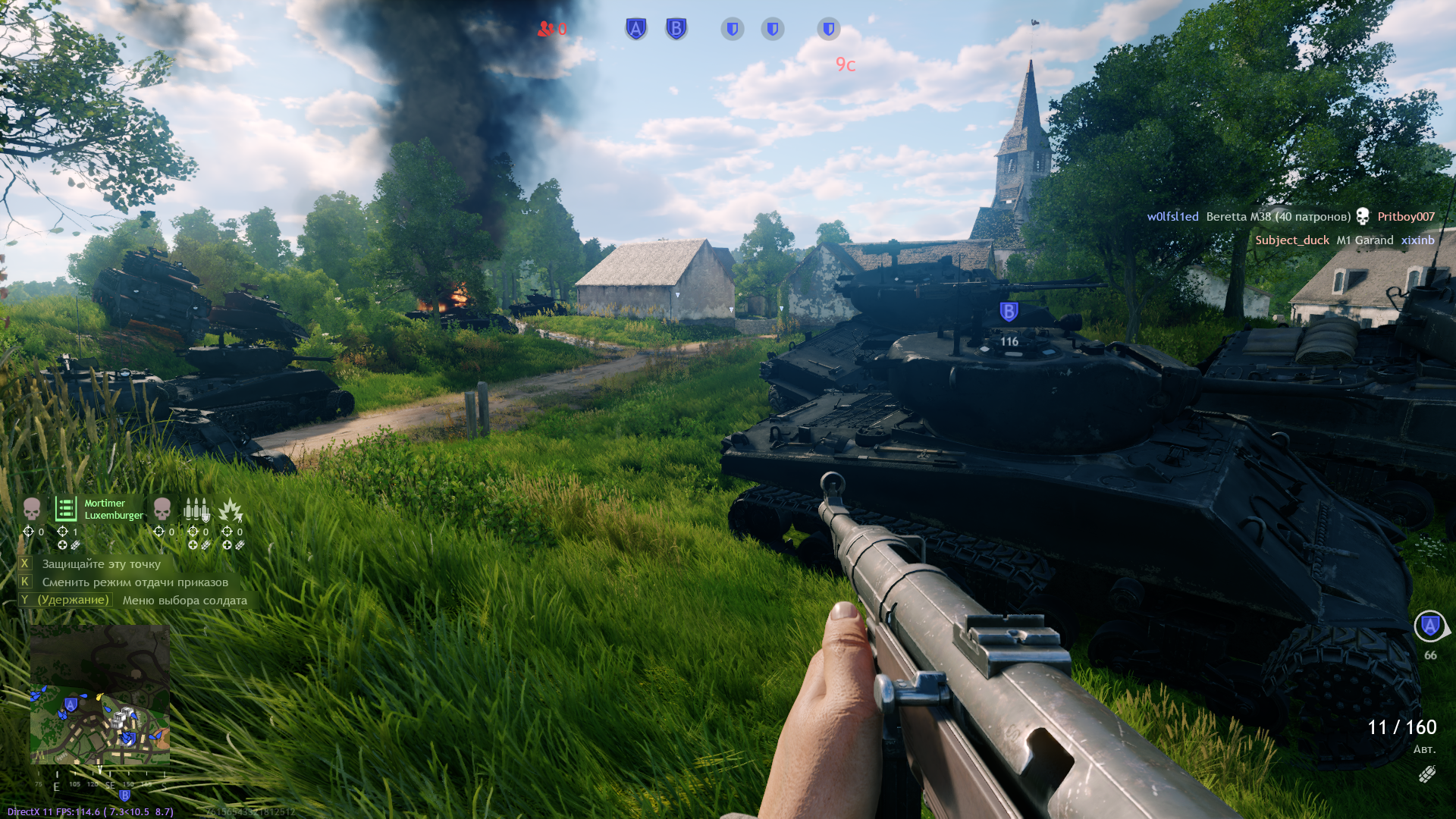
Task: Click the A point marker on the minimap
Action: (x=71, y=705)
